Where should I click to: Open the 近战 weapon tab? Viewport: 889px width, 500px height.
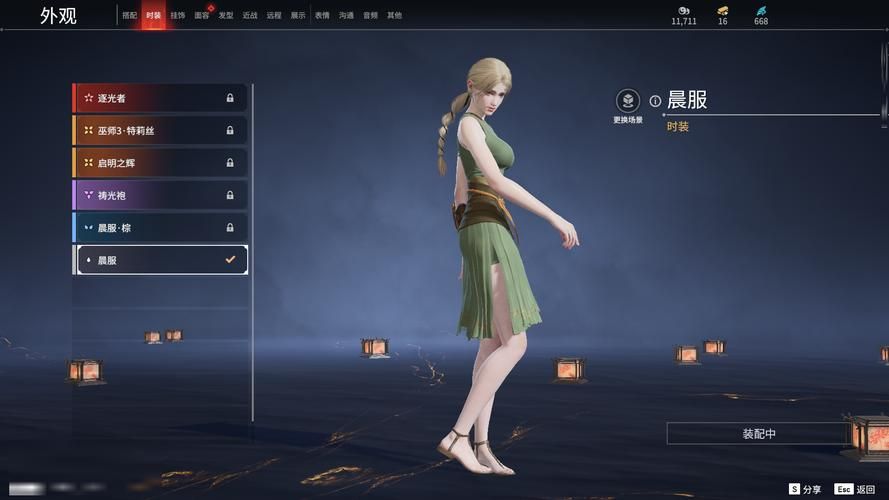[250, 16]
